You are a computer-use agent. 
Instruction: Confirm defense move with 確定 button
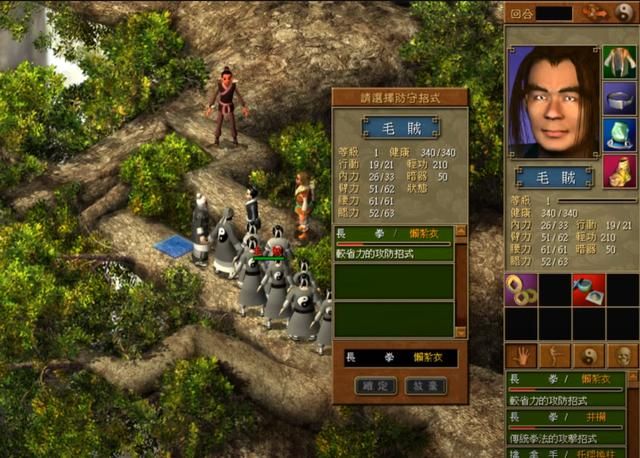(374, 385)
